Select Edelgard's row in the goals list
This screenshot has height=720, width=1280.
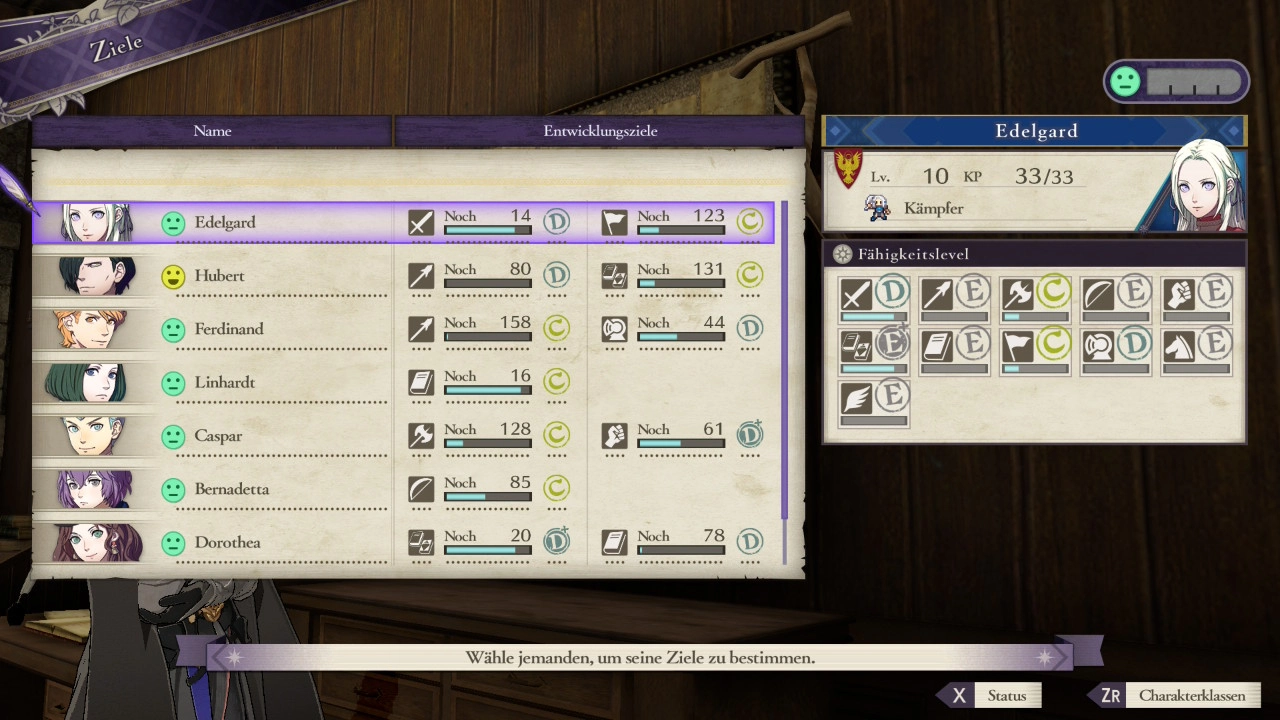pos(225,222)
